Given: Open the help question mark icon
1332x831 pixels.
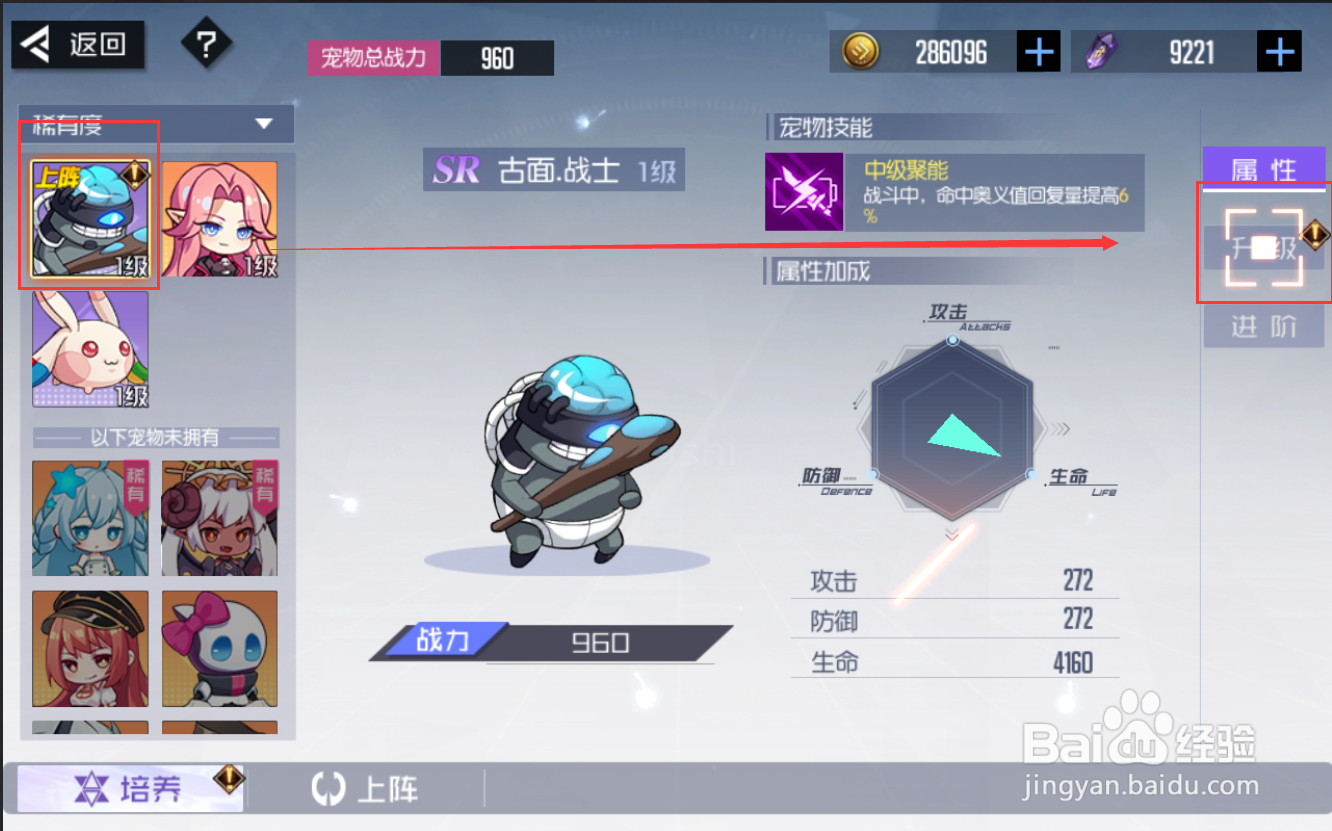Looking at the screenshot, I should coord(206,44).
